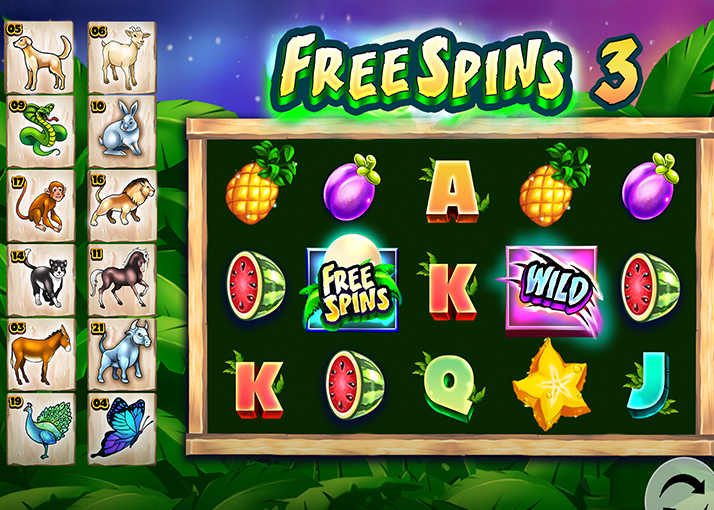Screen dimensions: 714x510
Task: Choose the goat card numbered 06
Action: (122, 54)
